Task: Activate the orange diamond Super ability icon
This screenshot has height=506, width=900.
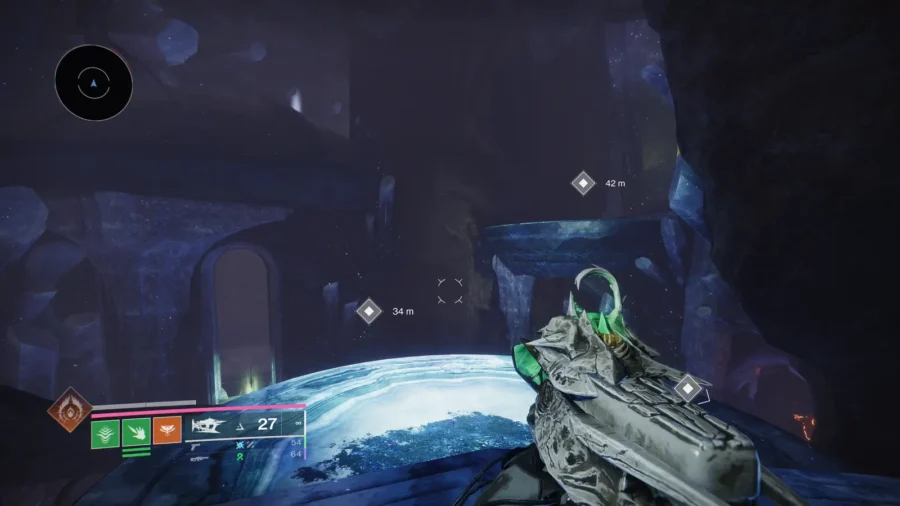Action: pyautogui.click(x=69, y=410)
